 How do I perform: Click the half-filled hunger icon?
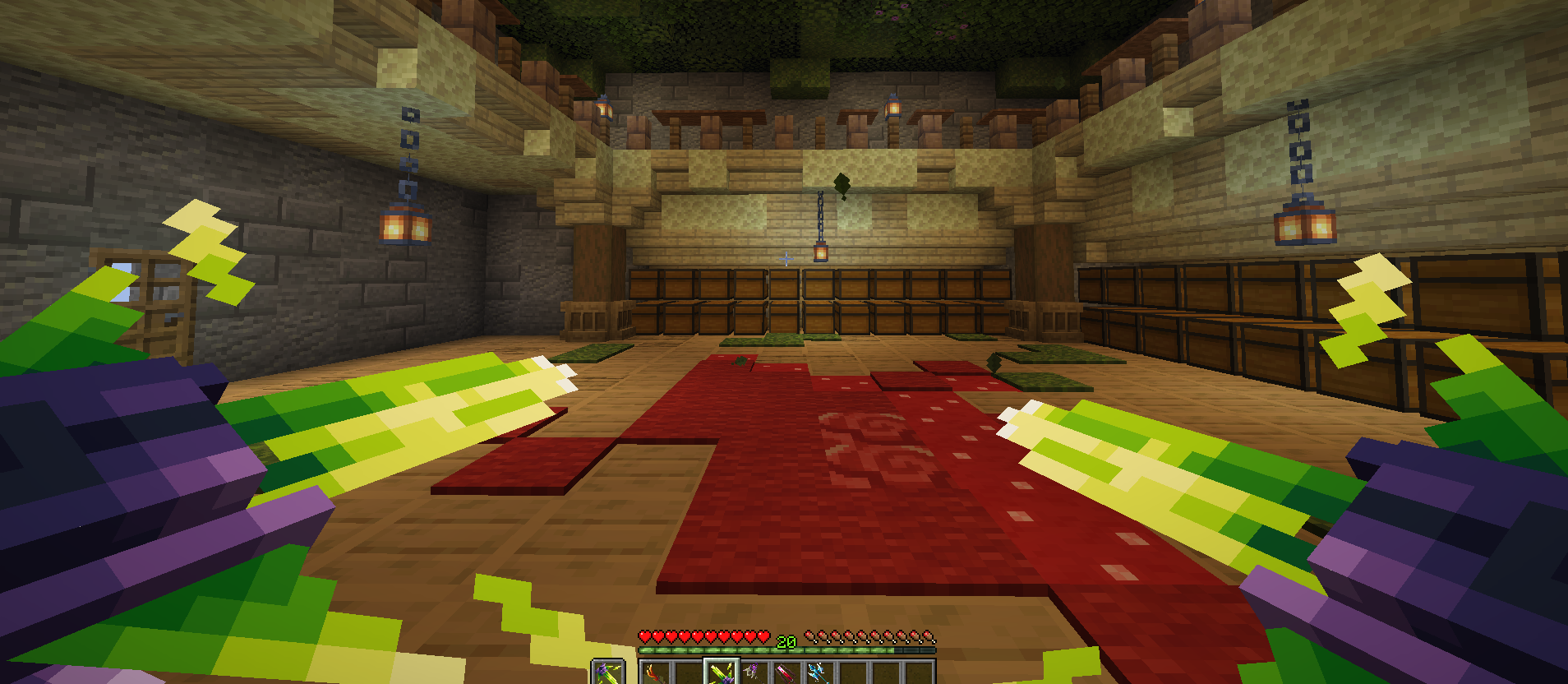pos(928,637)
